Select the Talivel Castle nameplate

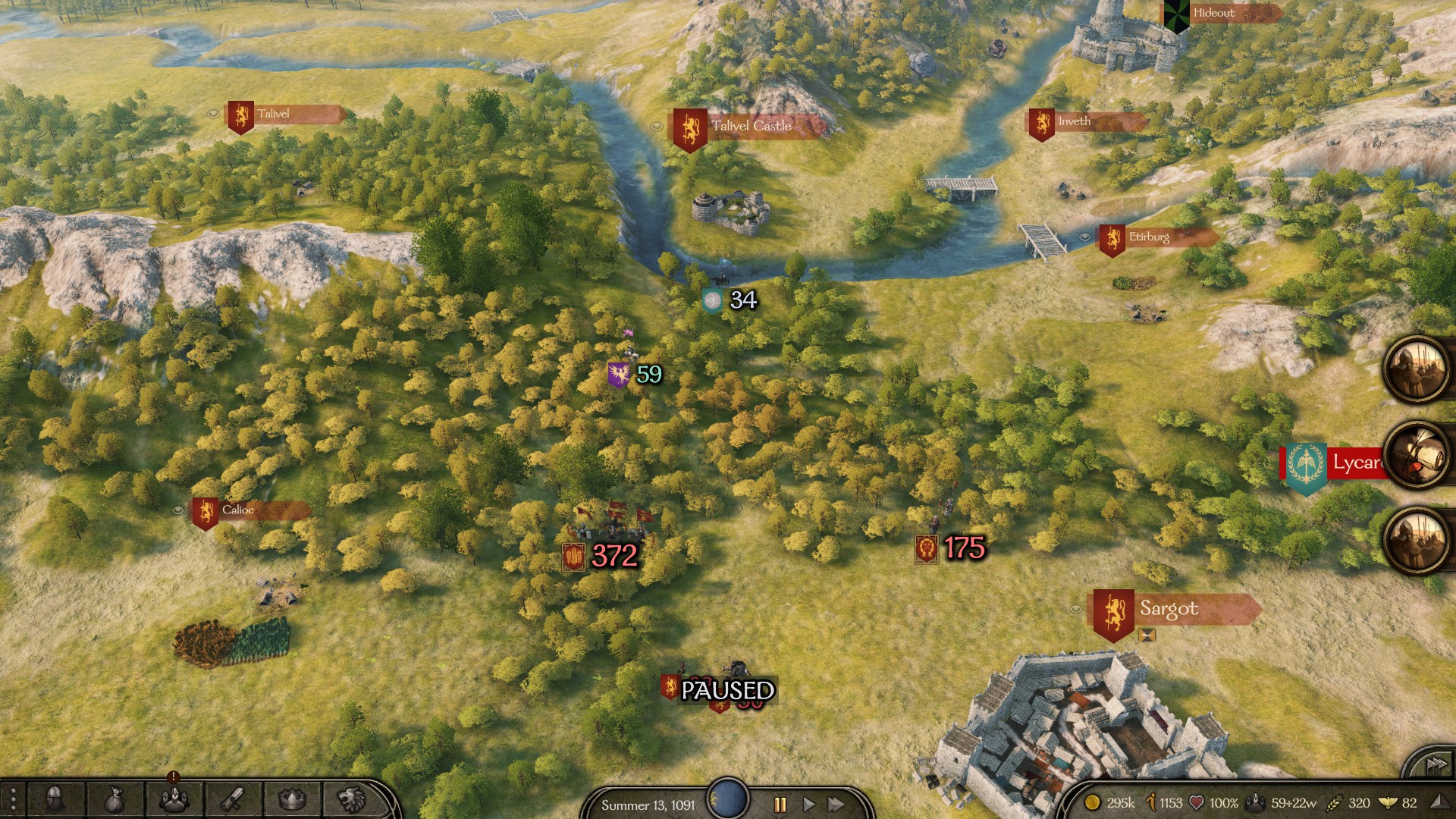(x=749, y=127)
